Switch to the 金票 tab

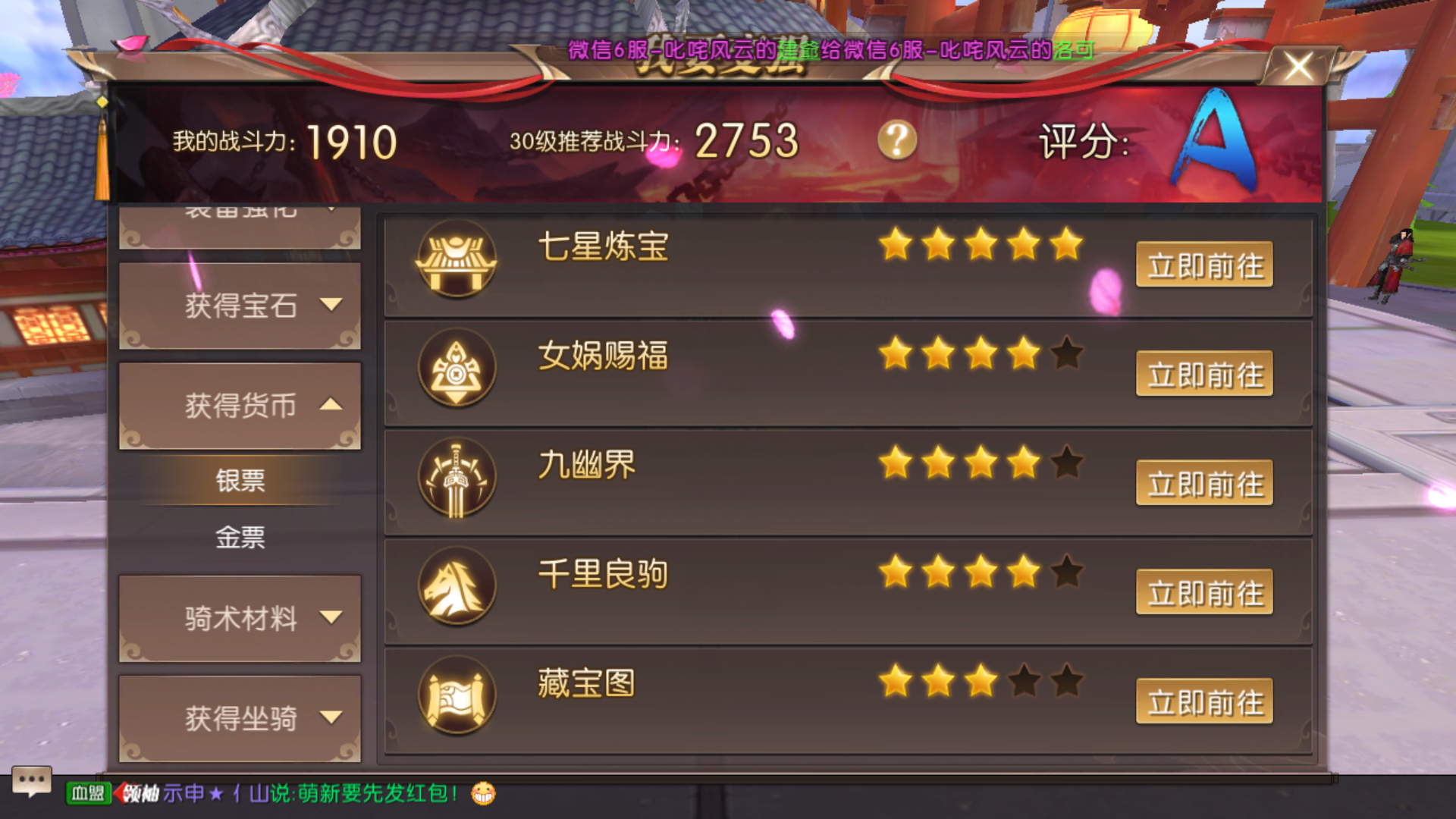240,538
